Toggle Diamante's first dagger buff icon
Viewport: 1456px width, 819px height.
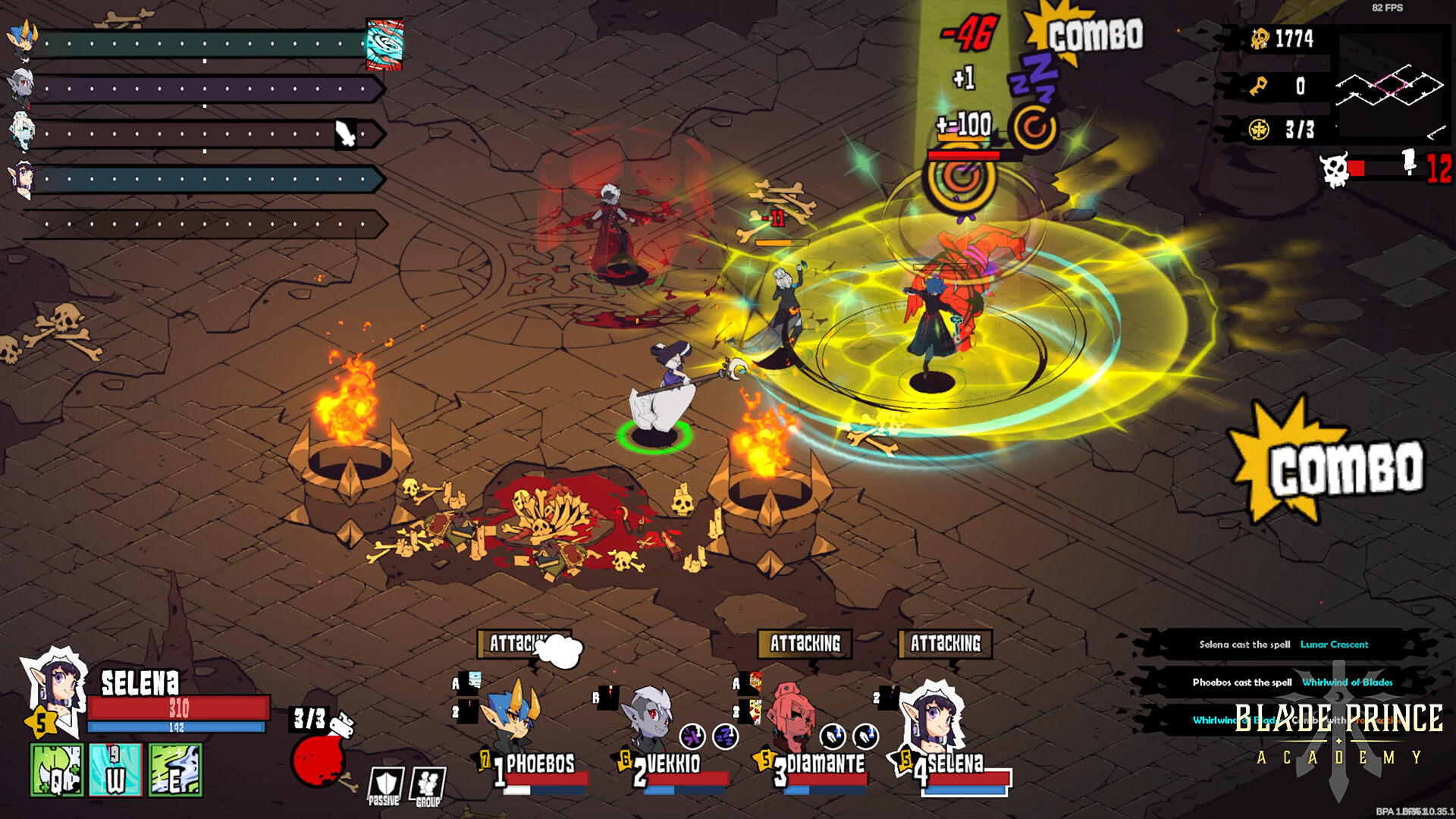(833, 737)
